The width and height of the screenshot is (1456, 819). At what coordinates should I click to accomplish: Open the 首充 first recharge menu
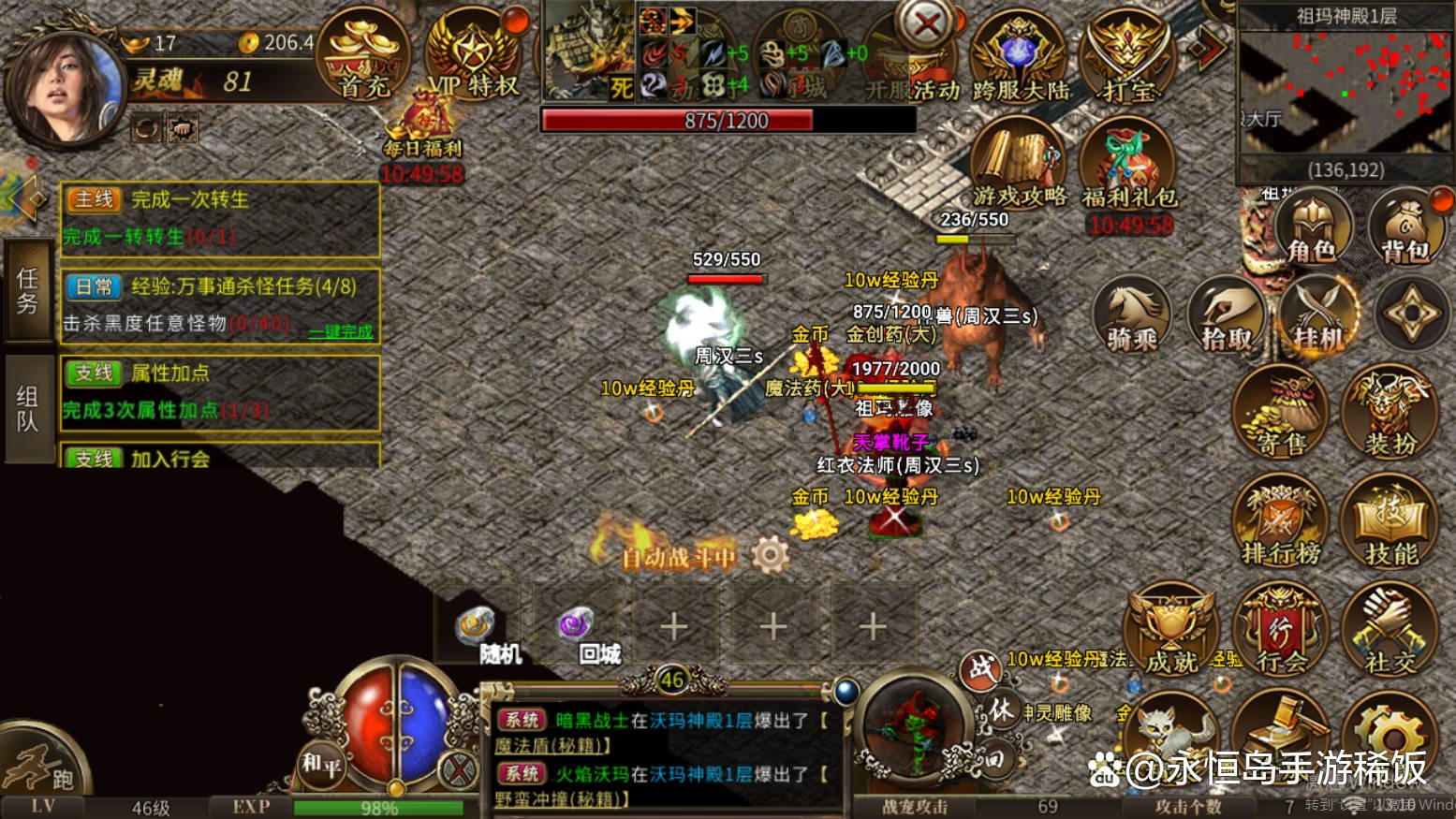(x=364, y=58)
